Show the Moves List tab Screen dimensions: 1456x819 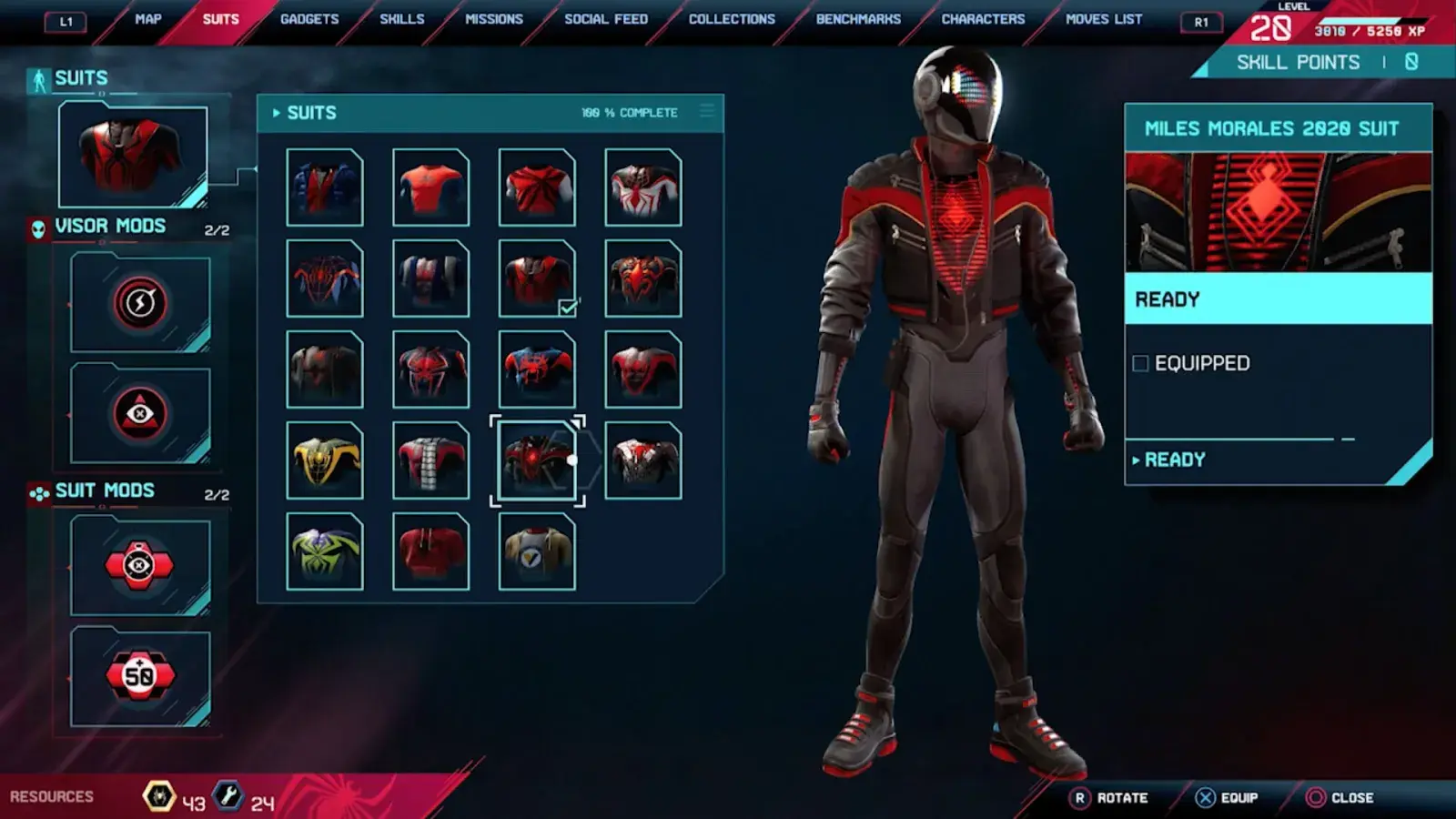pyautogui.click(x=1104, y=19)
